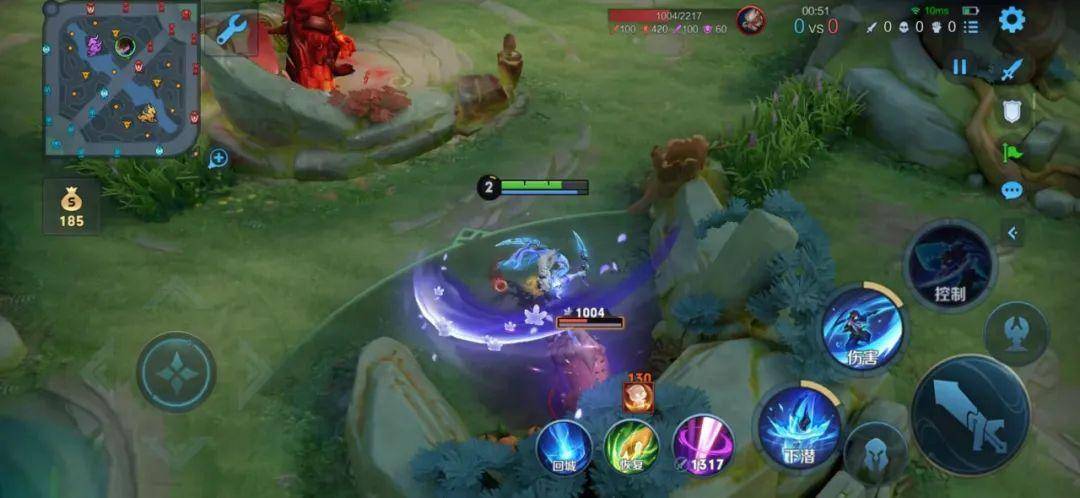Click the plus bubble beside the minimap
The height and width of the screenshot is (498, 1080).
(x=219, y=157)
